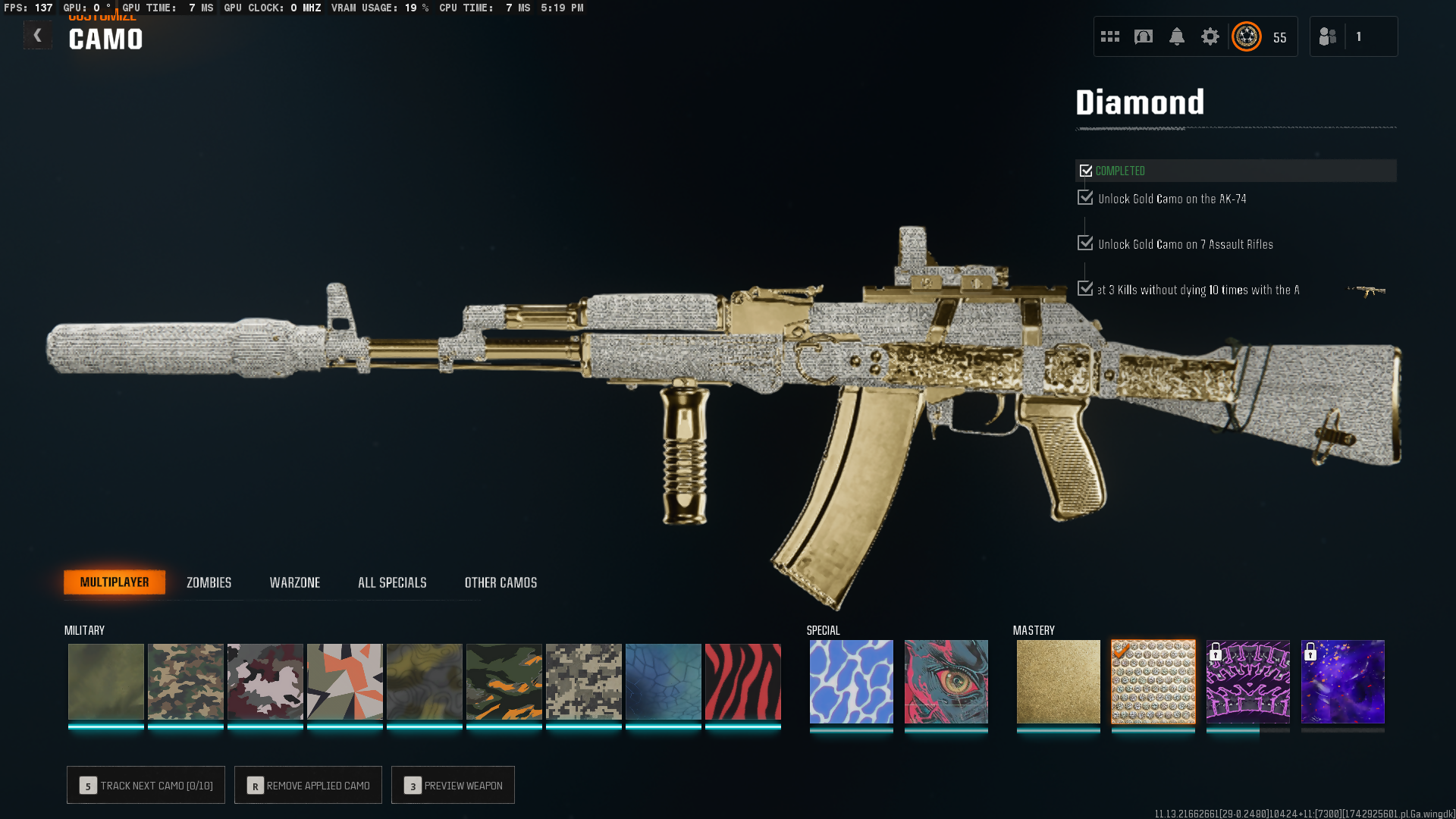The height and width of the screenshot is (819, 1456).
Task: Select the Gold mastery camo
Action: 1058,682
